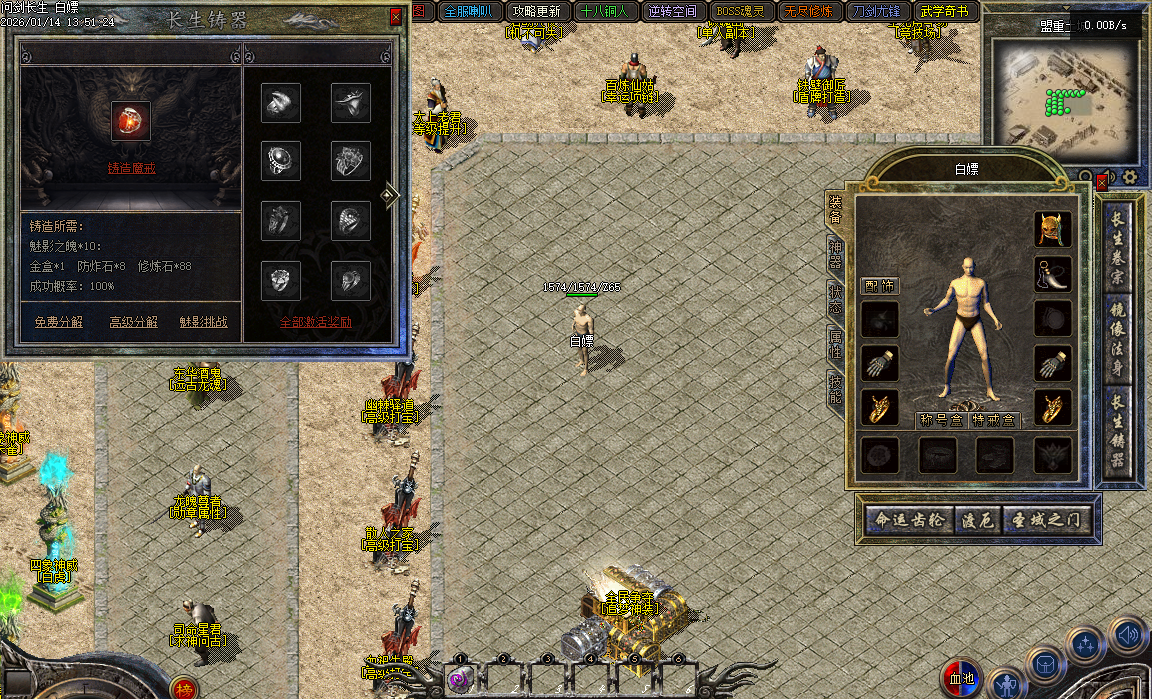Click the 铸造魔戒 forge link
Image resolution: width=1152 pixels, height=699 pixels.
click(x=131, y=168)
